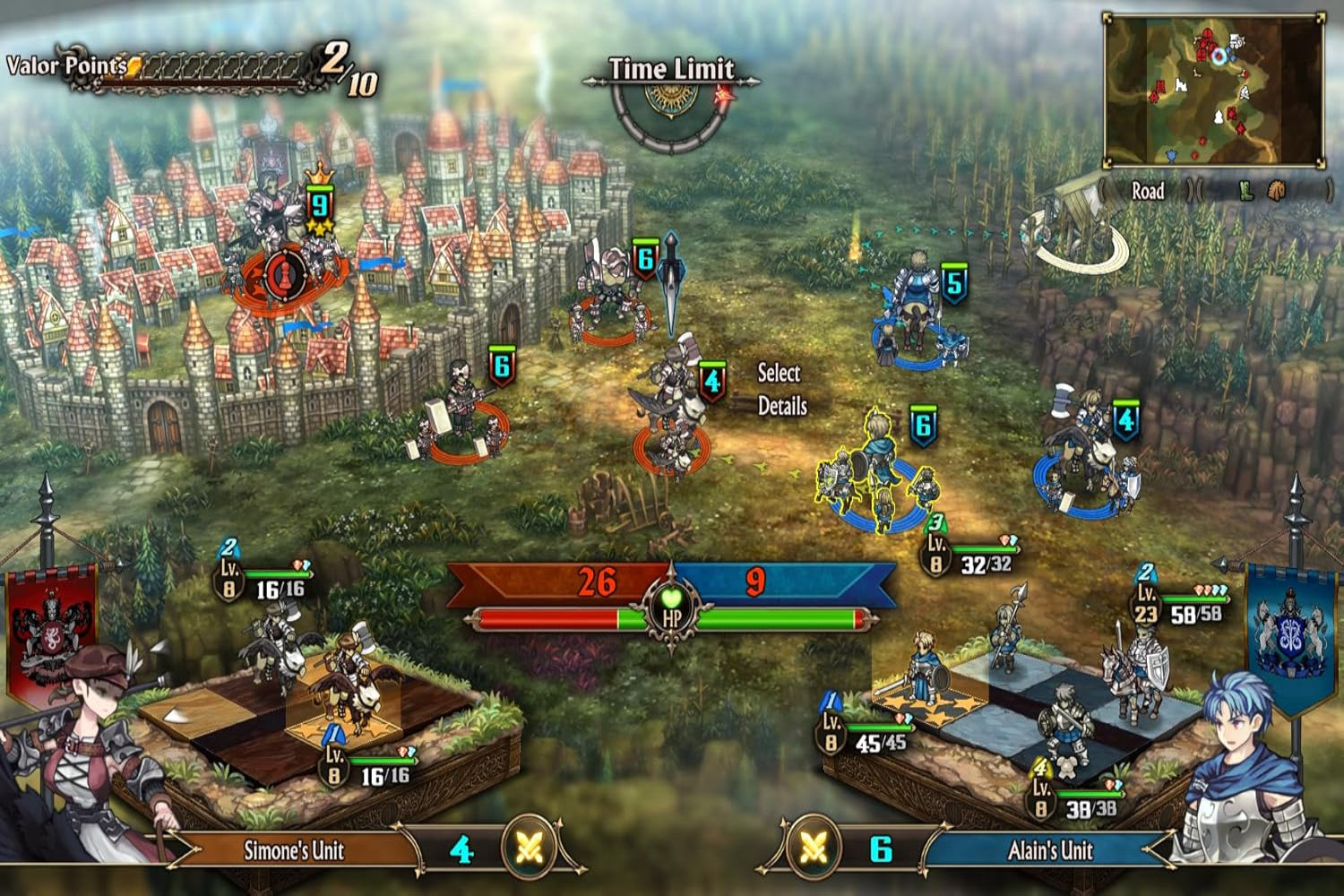1344x896 pixels.
Task: Open the minimap in the top right corner
Action: (1214, 90)
